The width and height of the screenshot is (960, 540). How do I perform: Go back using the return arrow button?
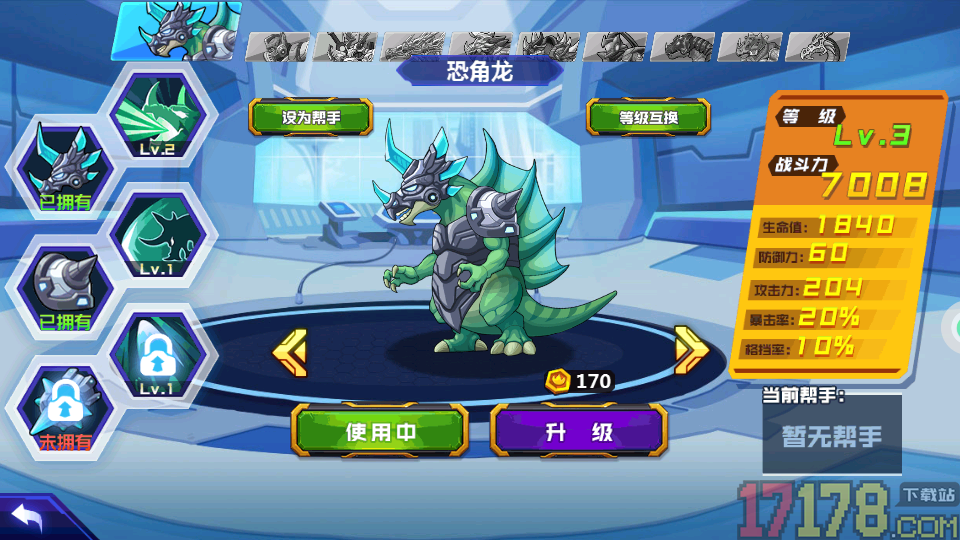pos(28,517)
